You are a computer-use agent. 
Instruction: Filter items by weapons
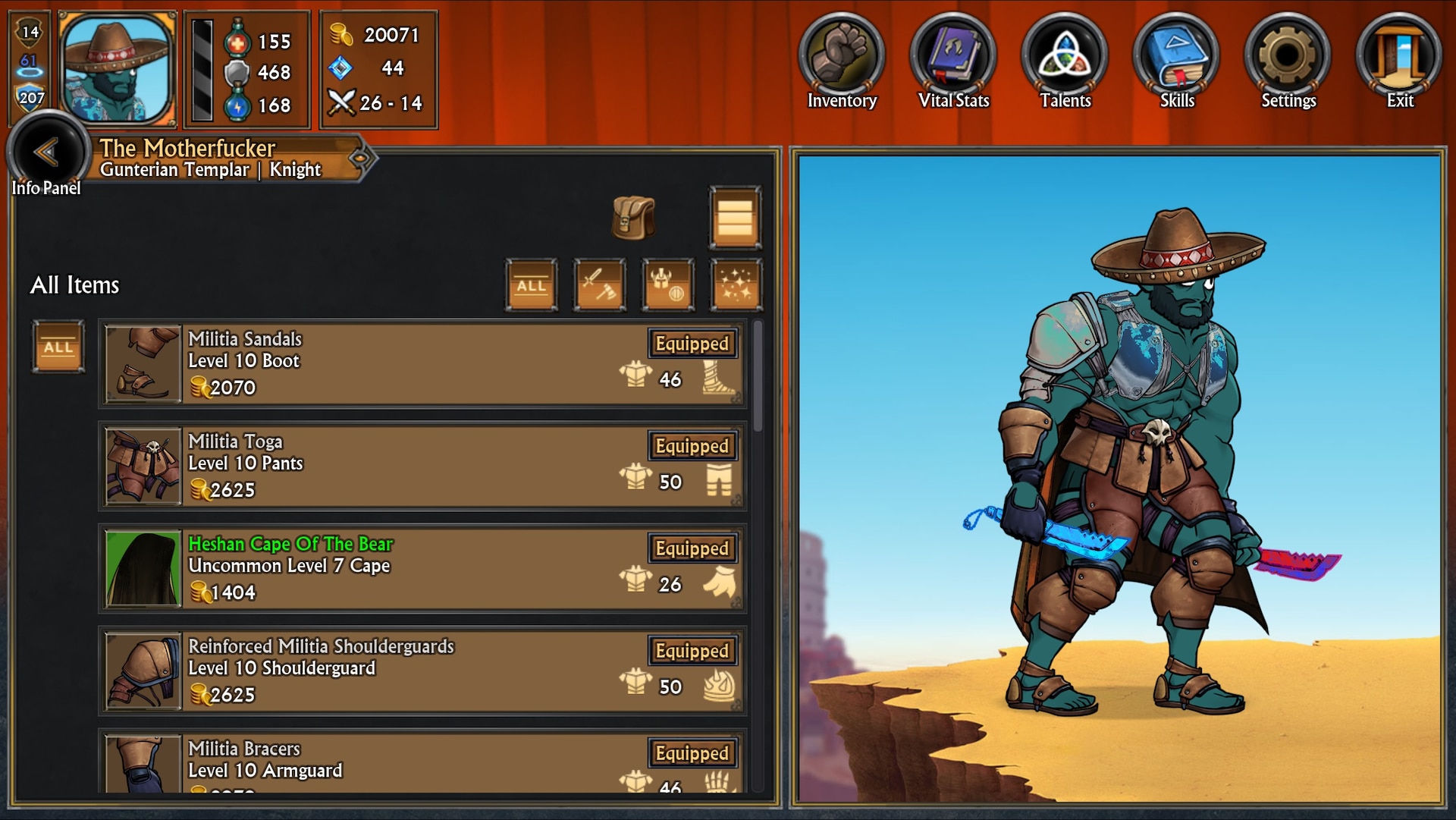pos(599,285)
